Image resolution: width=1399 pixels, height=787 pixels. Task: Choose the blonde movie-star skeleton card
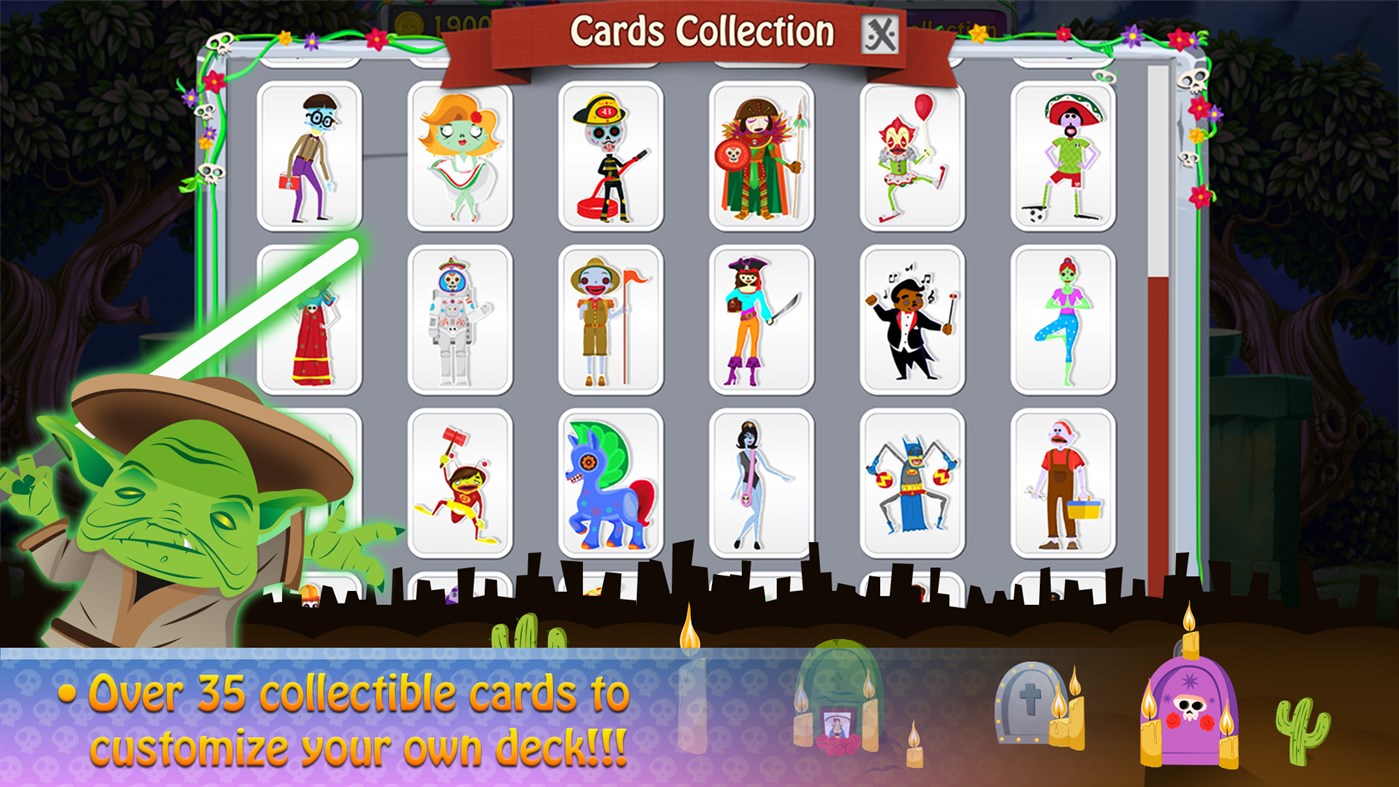[460, 155]
